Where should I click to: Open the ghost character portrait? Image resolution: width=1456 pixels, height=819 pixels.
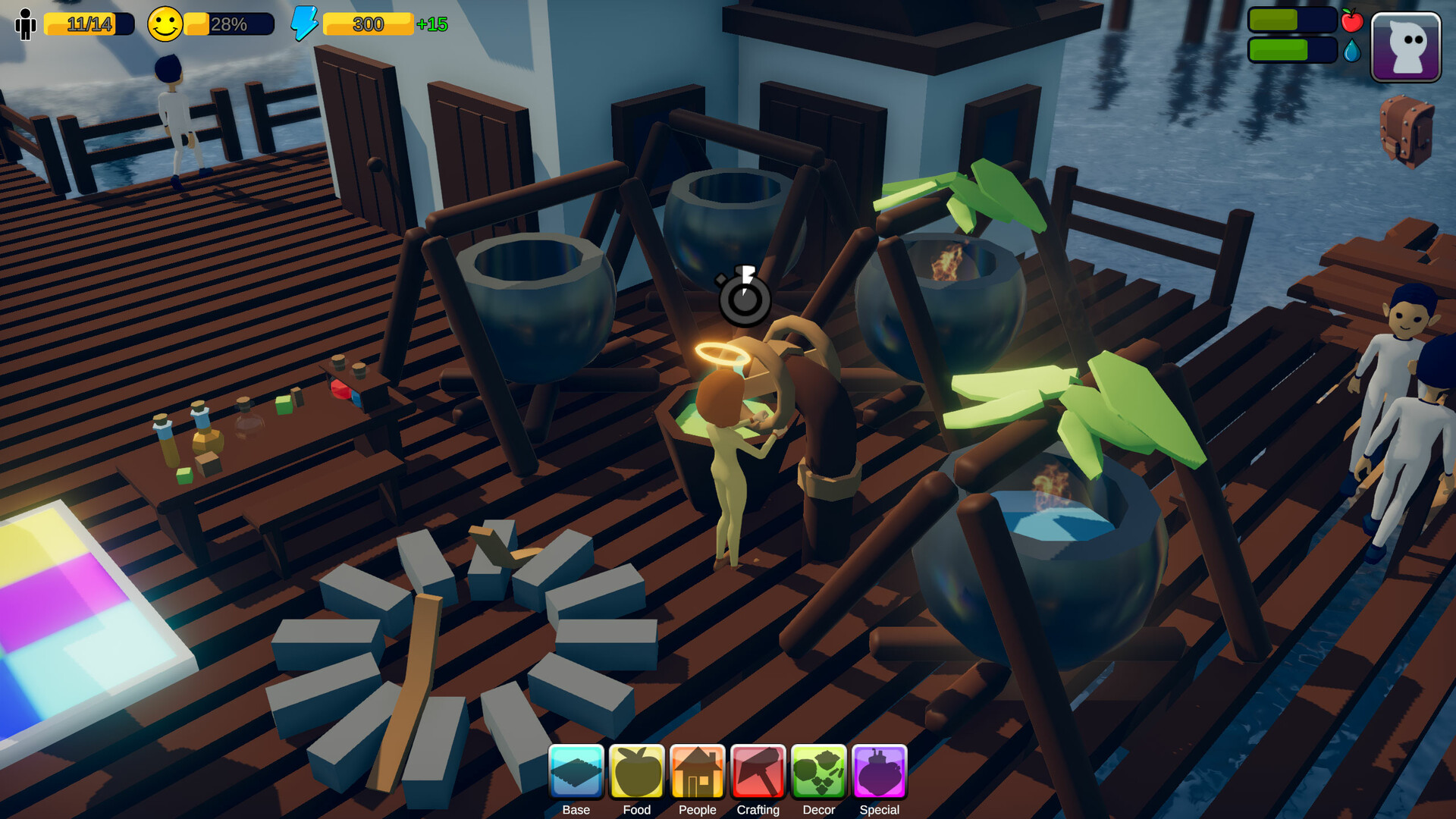point(1406,47)
